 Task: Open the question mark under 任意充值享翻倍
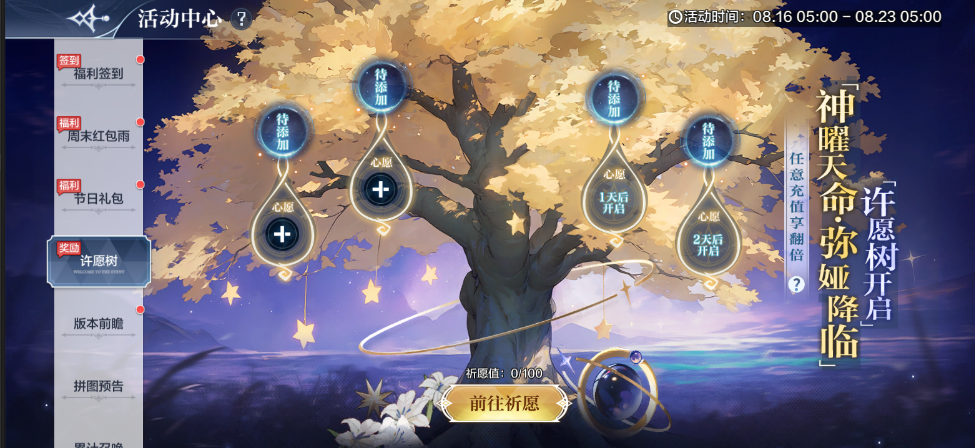coord(797,284)
